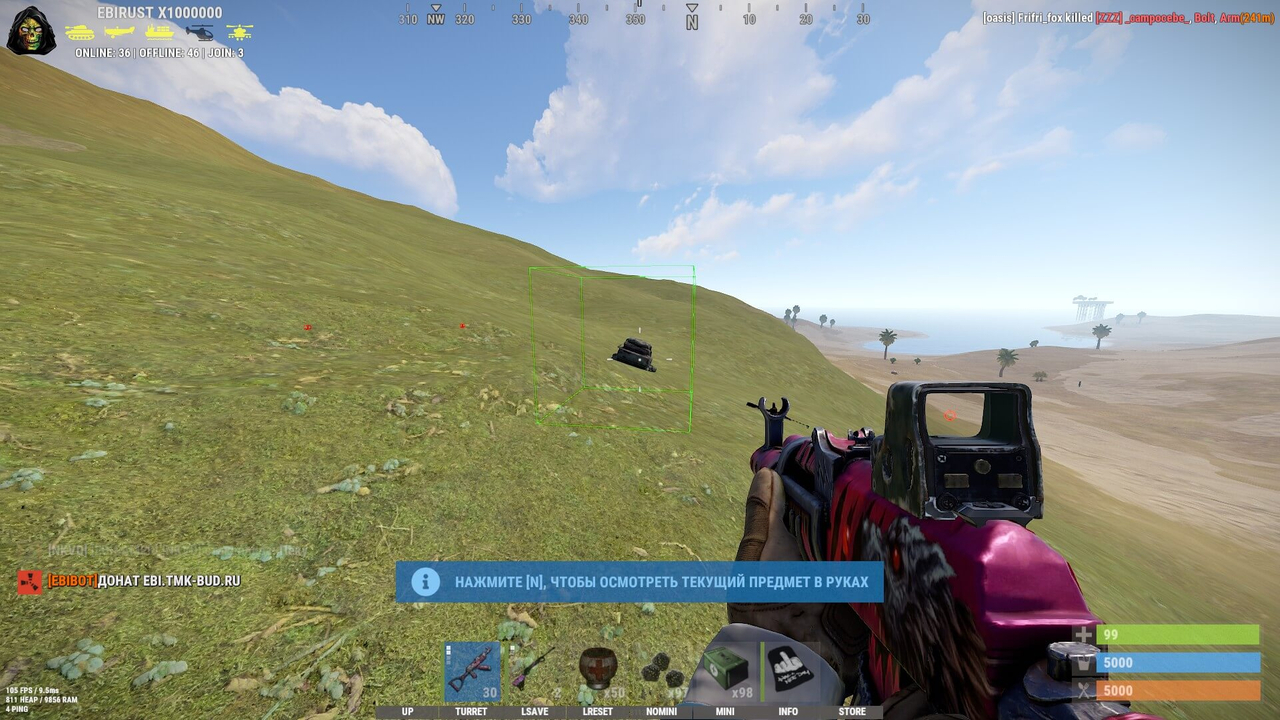Click the tank vehicle icon in server header
Screen dimensions: 1280x720
80,32
